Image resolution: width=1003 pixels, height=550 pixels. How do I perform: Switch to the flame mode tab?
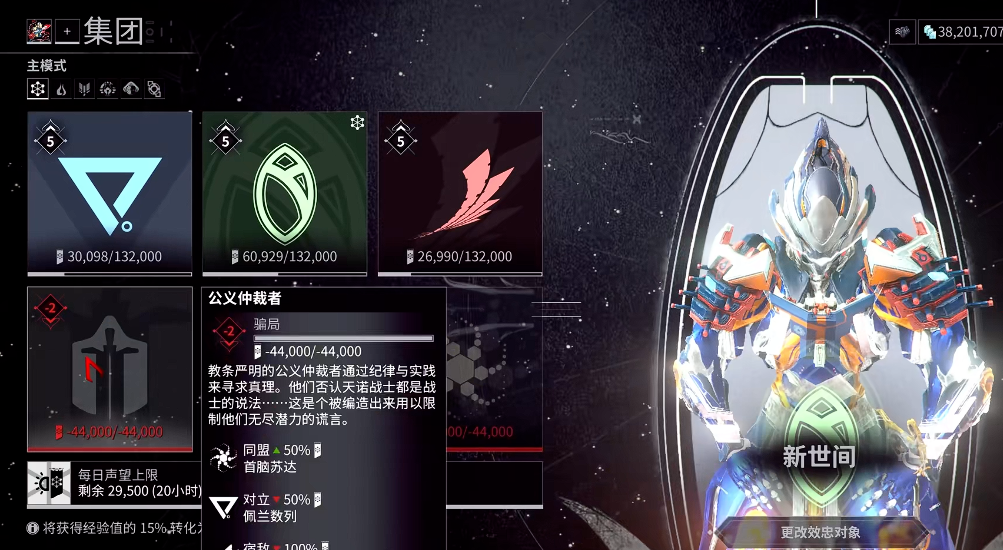[61, 90]
